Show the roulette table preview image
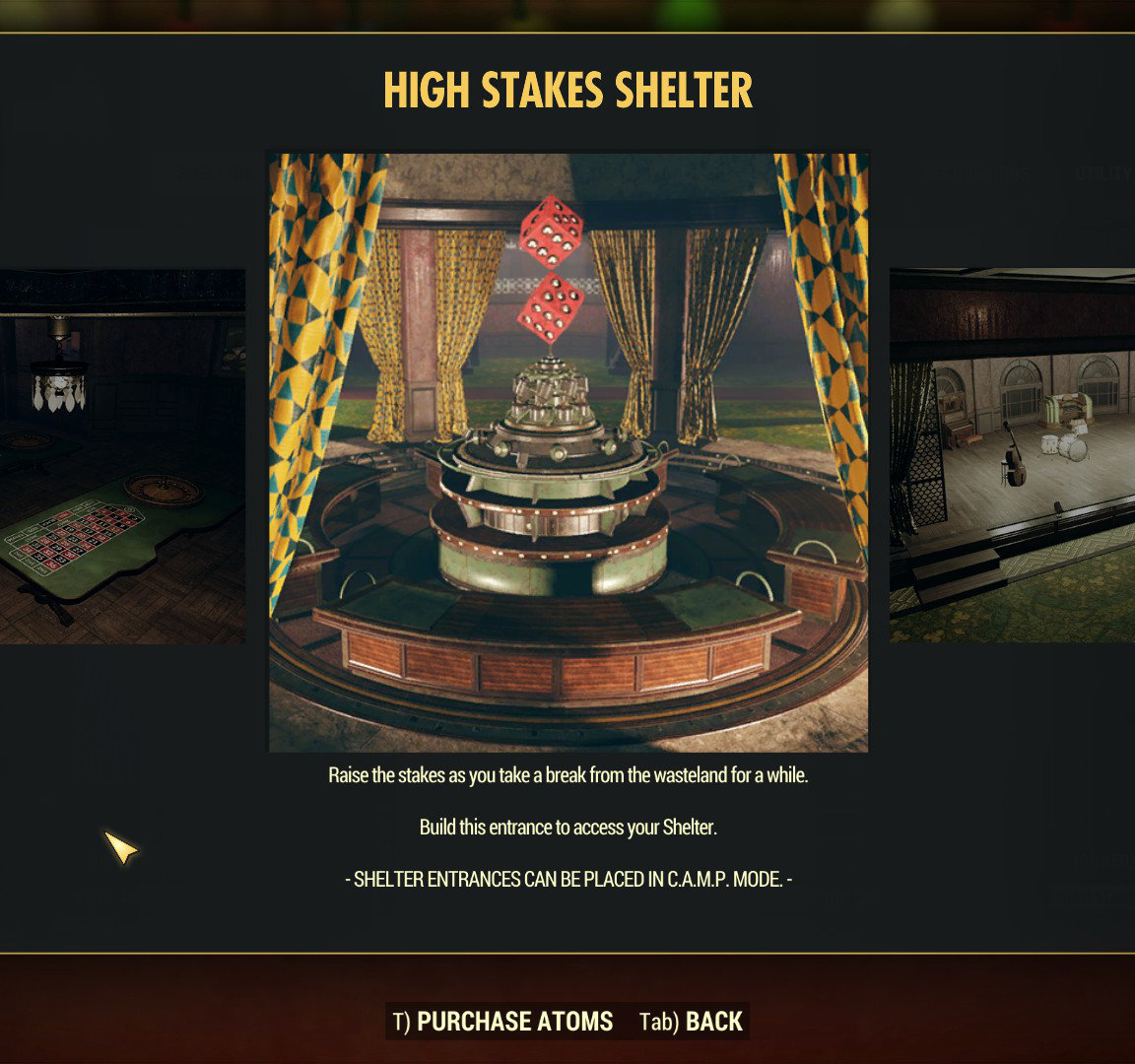This screenshot has height=1064, width=1135. (122, 456)
